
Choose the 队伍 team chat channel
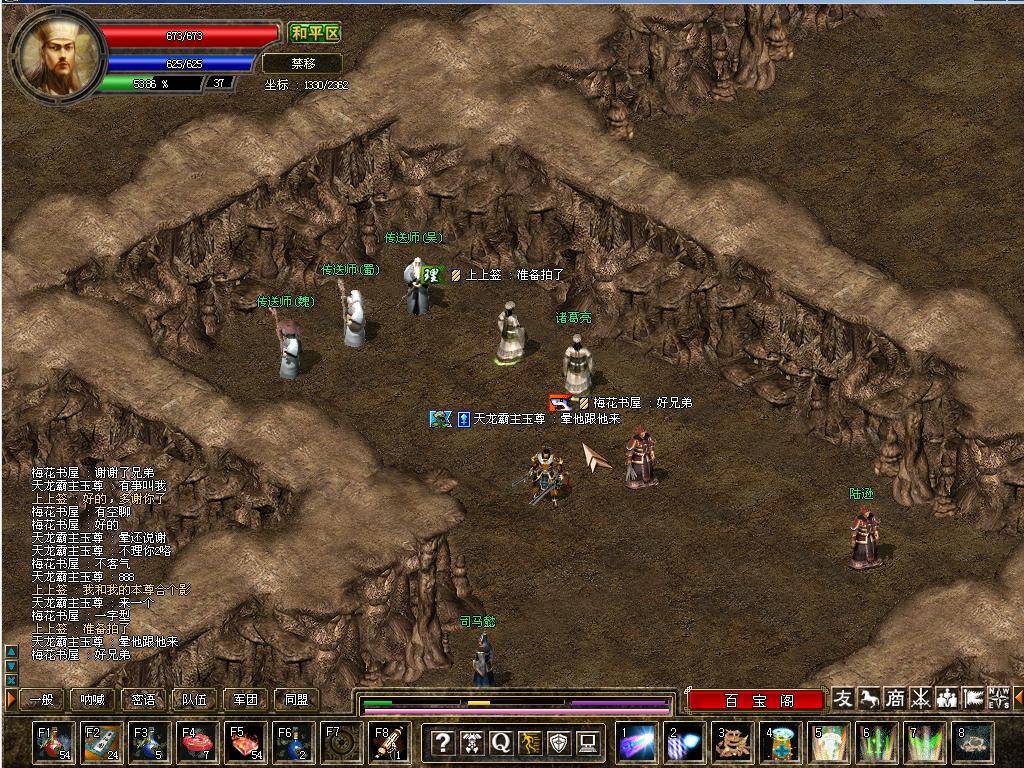pyautogui.click(x=195, y=700)
